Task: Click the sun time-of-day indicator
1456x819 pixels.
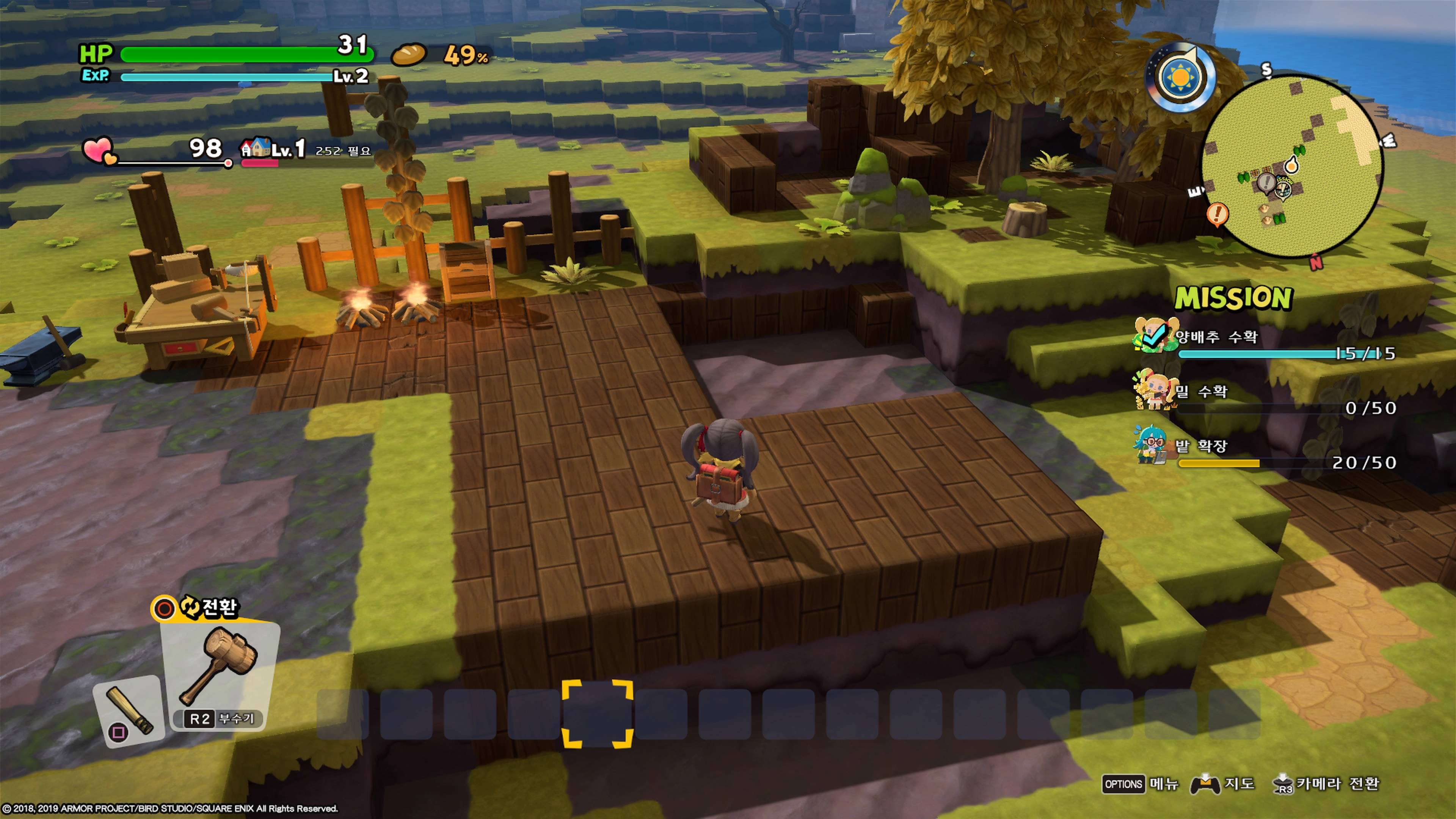Action: 1180,77
